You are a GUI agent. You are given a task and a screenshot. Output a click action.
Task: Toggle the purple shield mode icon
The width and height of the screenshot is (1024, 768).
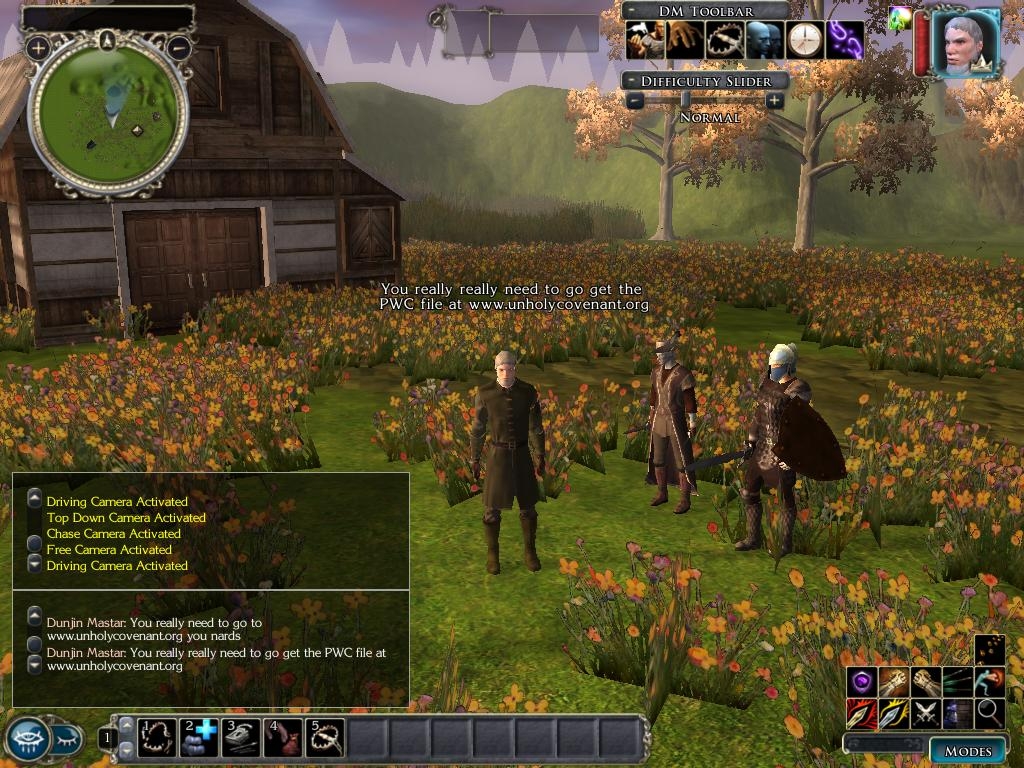point(862,682)
